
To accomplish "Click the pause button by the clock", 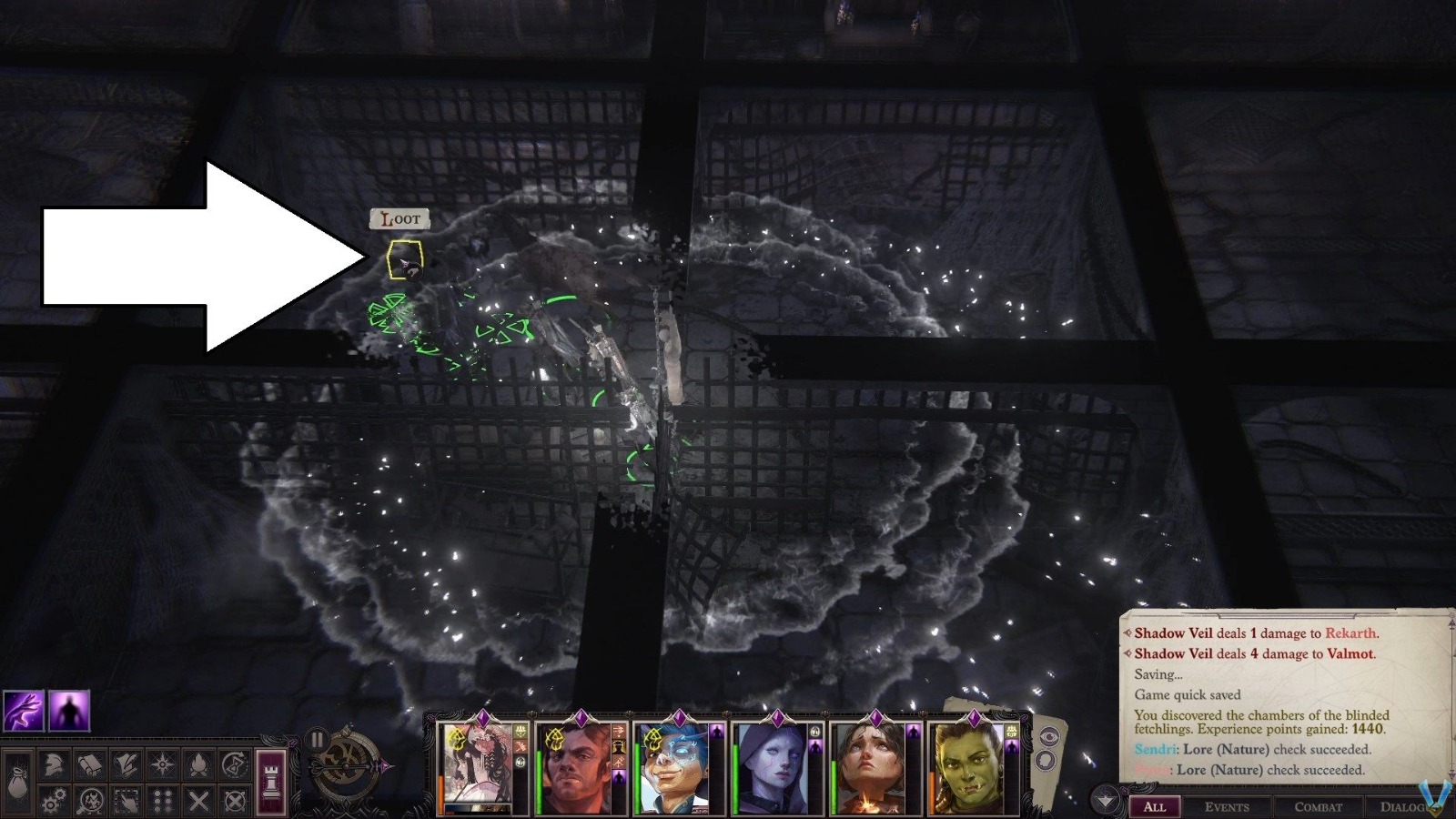I will pyautogui.click(x=317, y=740).
